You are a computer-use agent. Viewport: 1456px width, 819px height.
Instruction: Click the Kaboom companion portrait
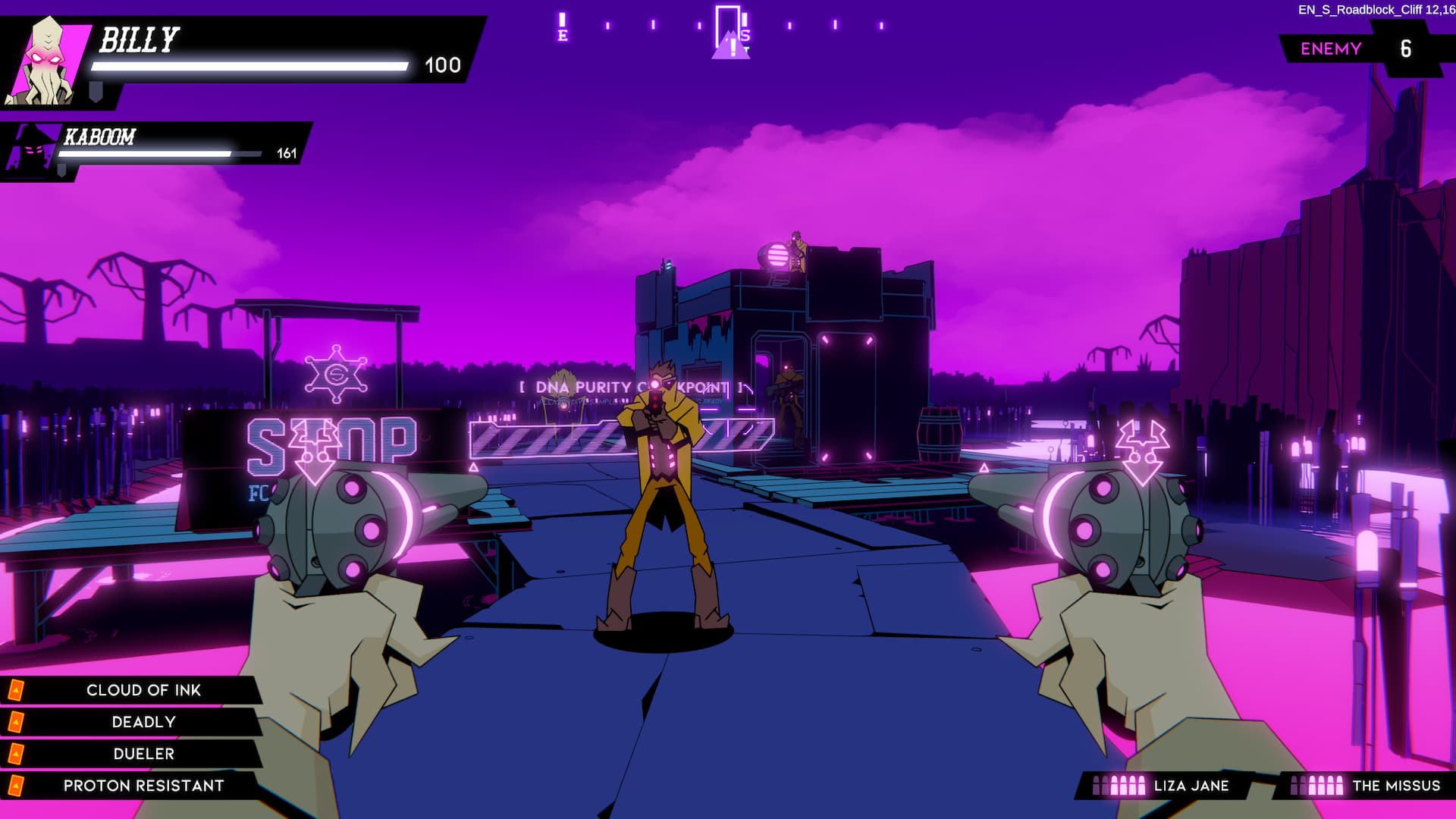(32, 149)
